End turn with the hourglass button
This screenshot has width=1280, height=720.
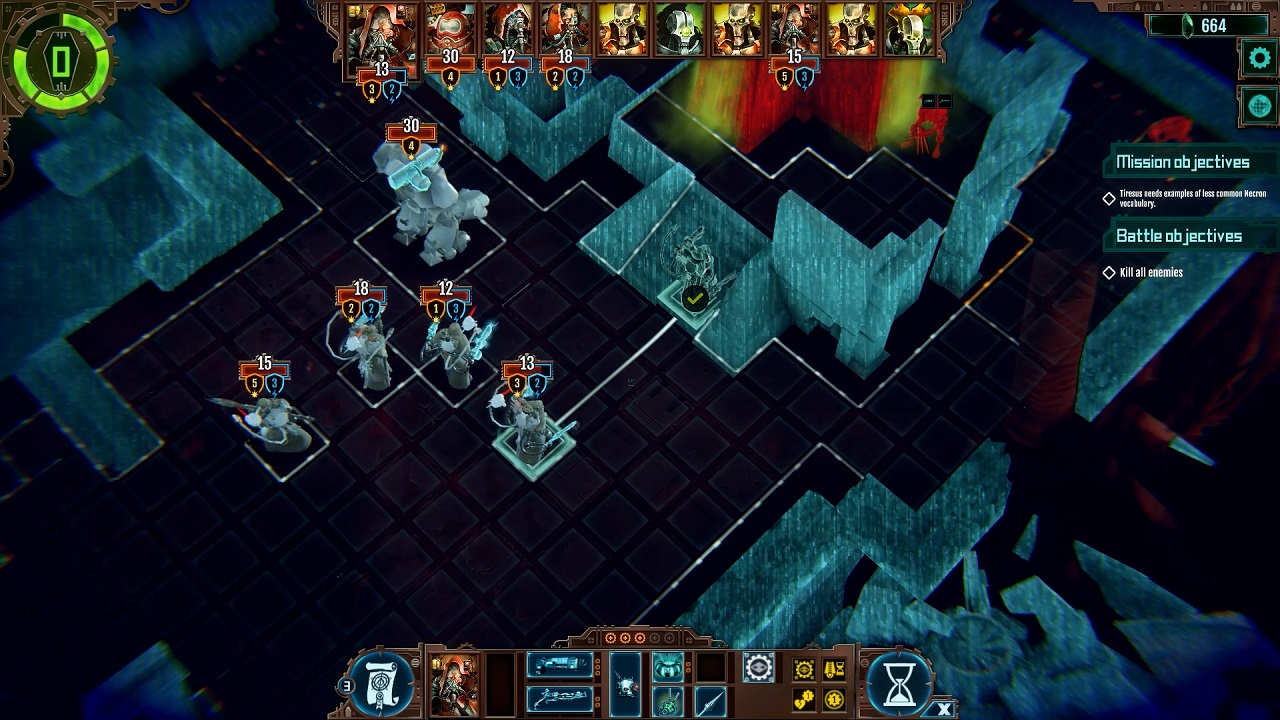(x=899, y=681)
